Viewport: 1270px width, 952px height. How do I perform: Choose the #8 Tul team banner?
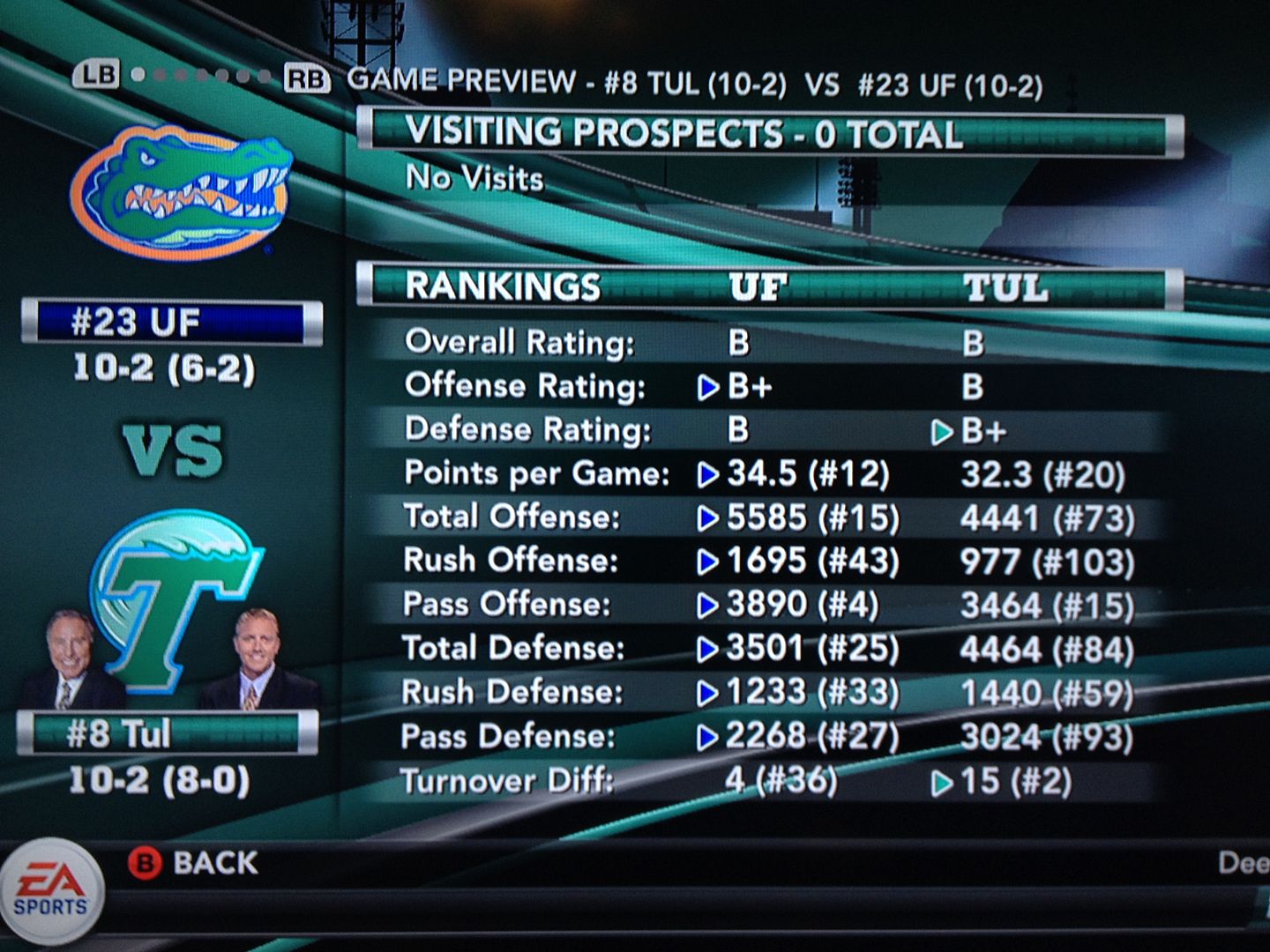pyautogui.click(x=168, y=733)
